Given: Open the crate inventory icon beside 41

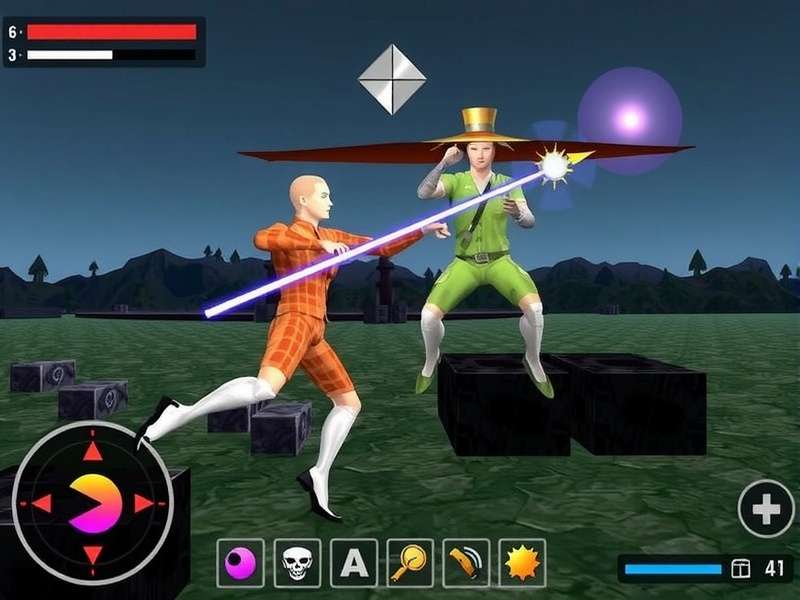Looking at the screenshot, I should pos(740,569).
